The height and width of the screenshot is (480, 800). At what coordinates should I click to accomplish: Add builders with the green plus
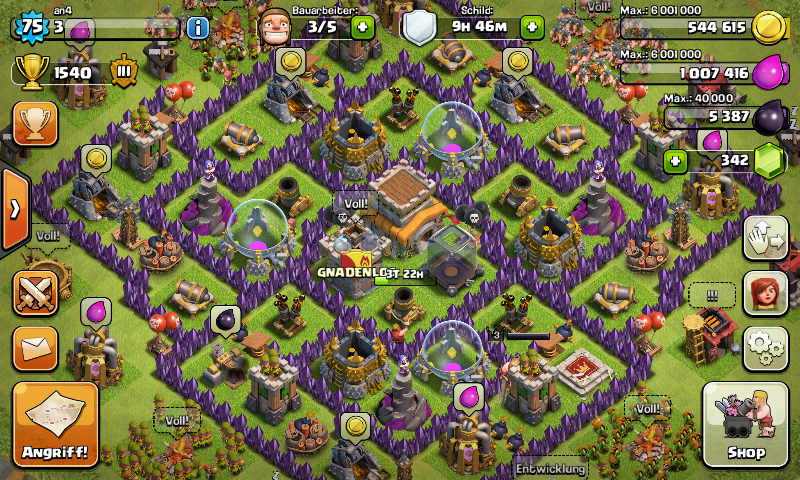(x=363, y=27)
